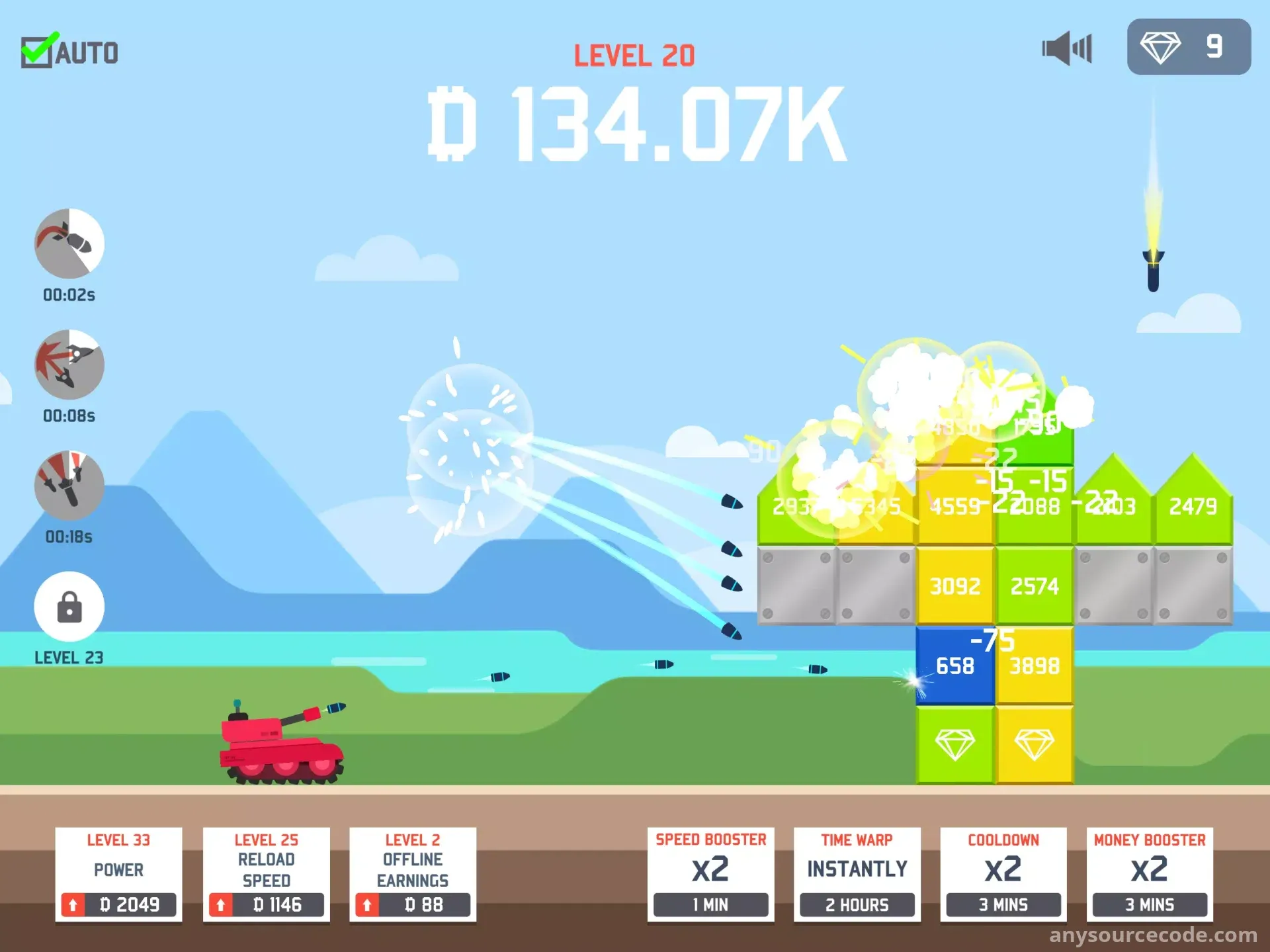Upgrade Offline Earnings for 88 coins
Screen dimensions: 1270x952
coord(413,904)
